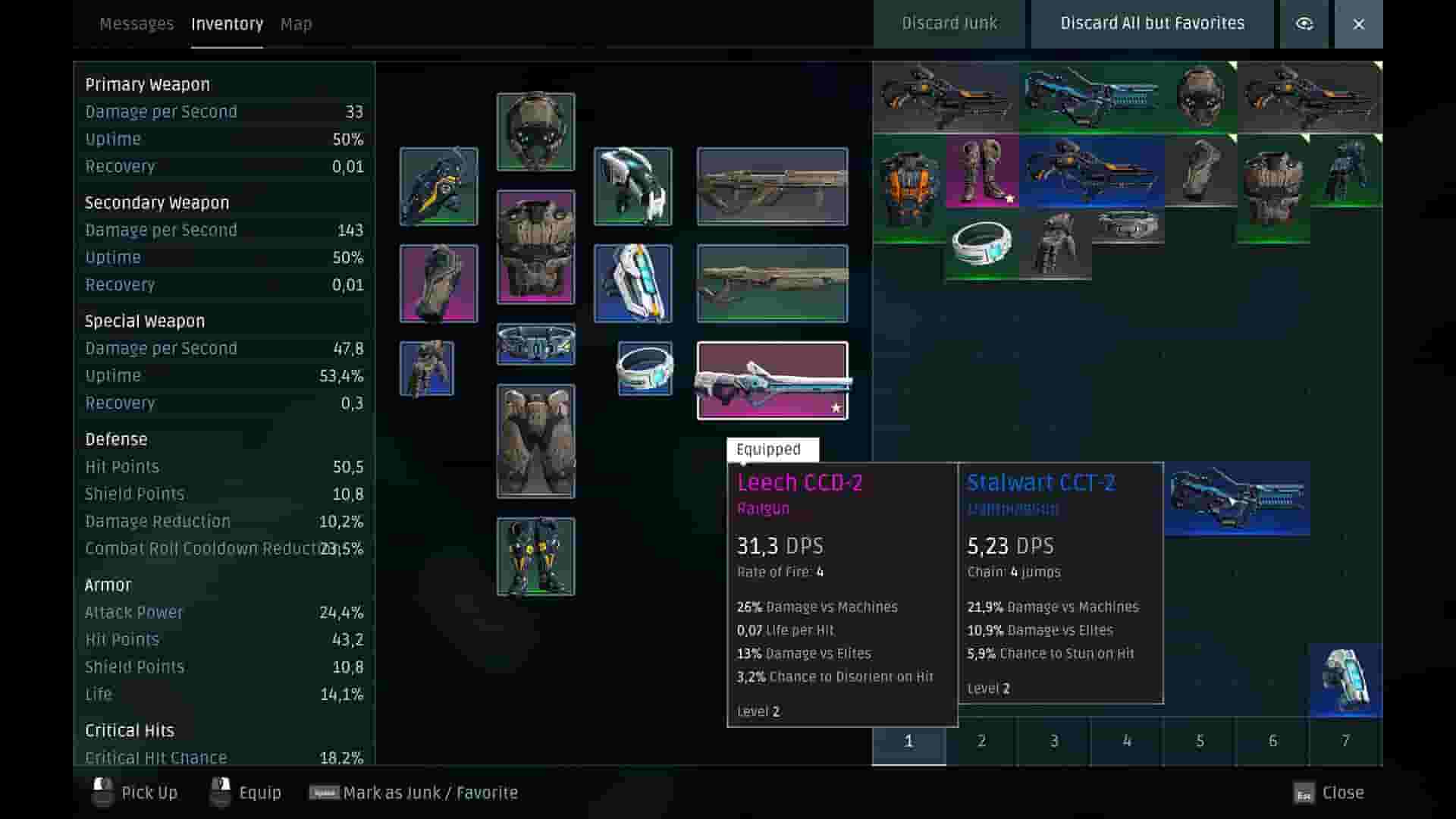Select the blue weapon thumbnail in the bottom corner

coord(1345,679)
